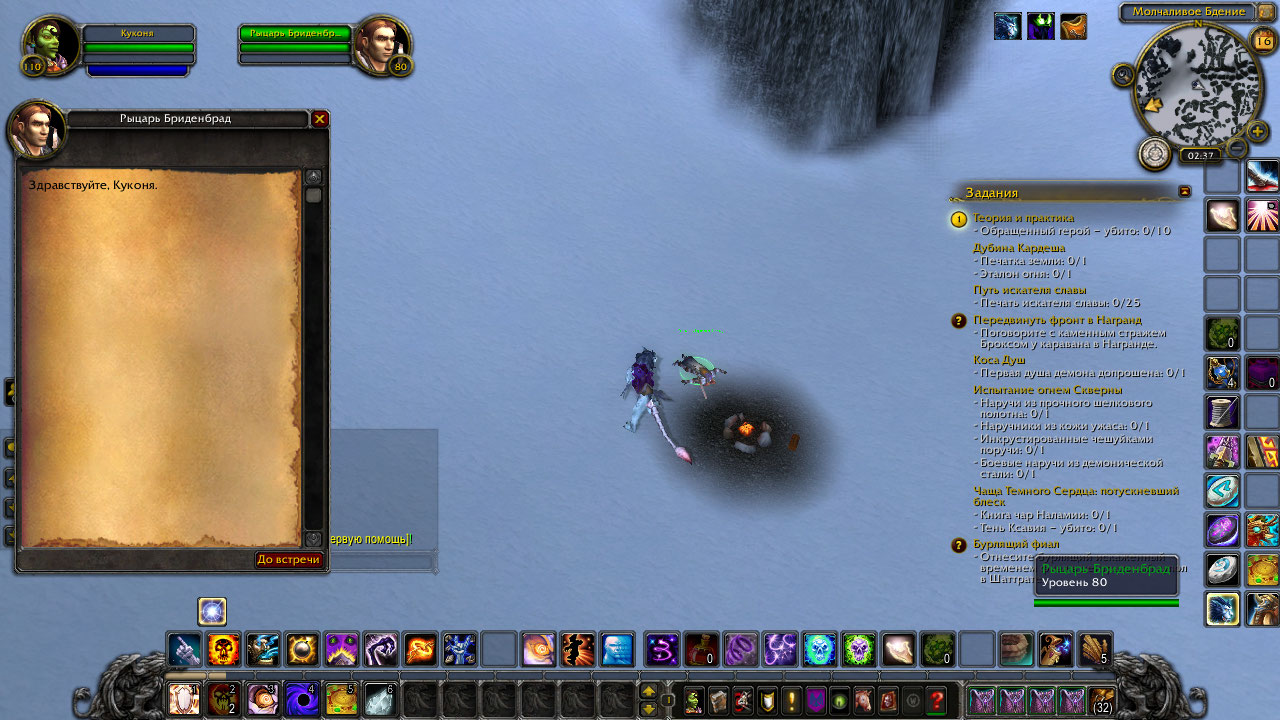Open the calendar showing day 16

tap(1263, 41)
